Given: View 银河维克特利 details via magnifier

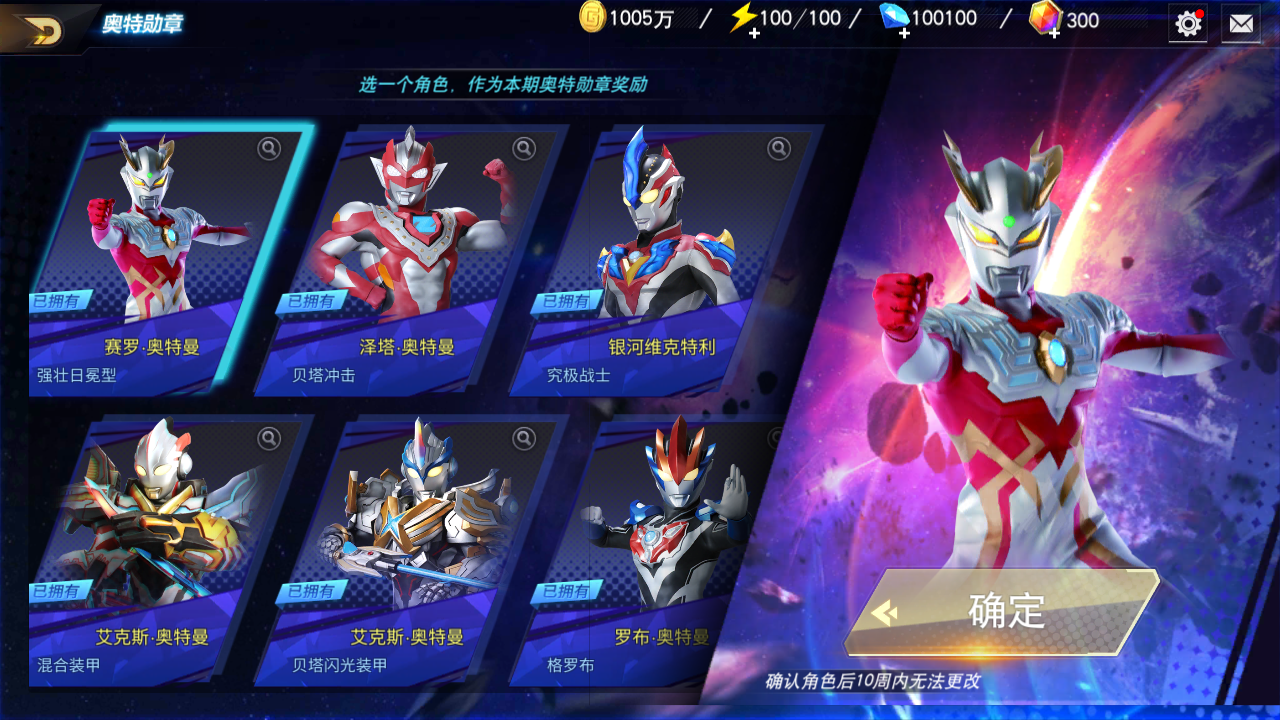Looking at the screenshot, I should coord(779,149).
